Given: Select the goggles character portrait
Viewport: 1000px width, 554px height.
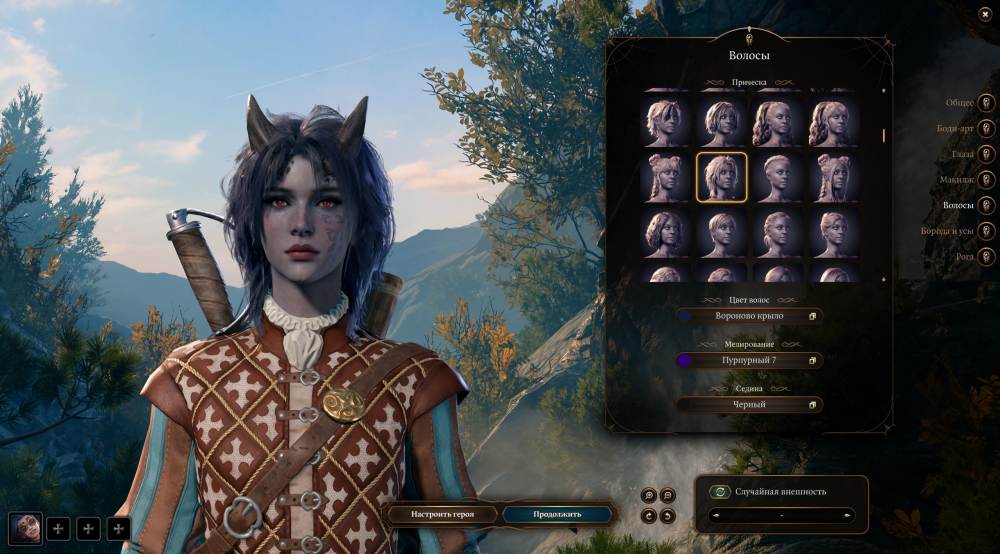Looking at the screenshot, I should tap(25, 527).
